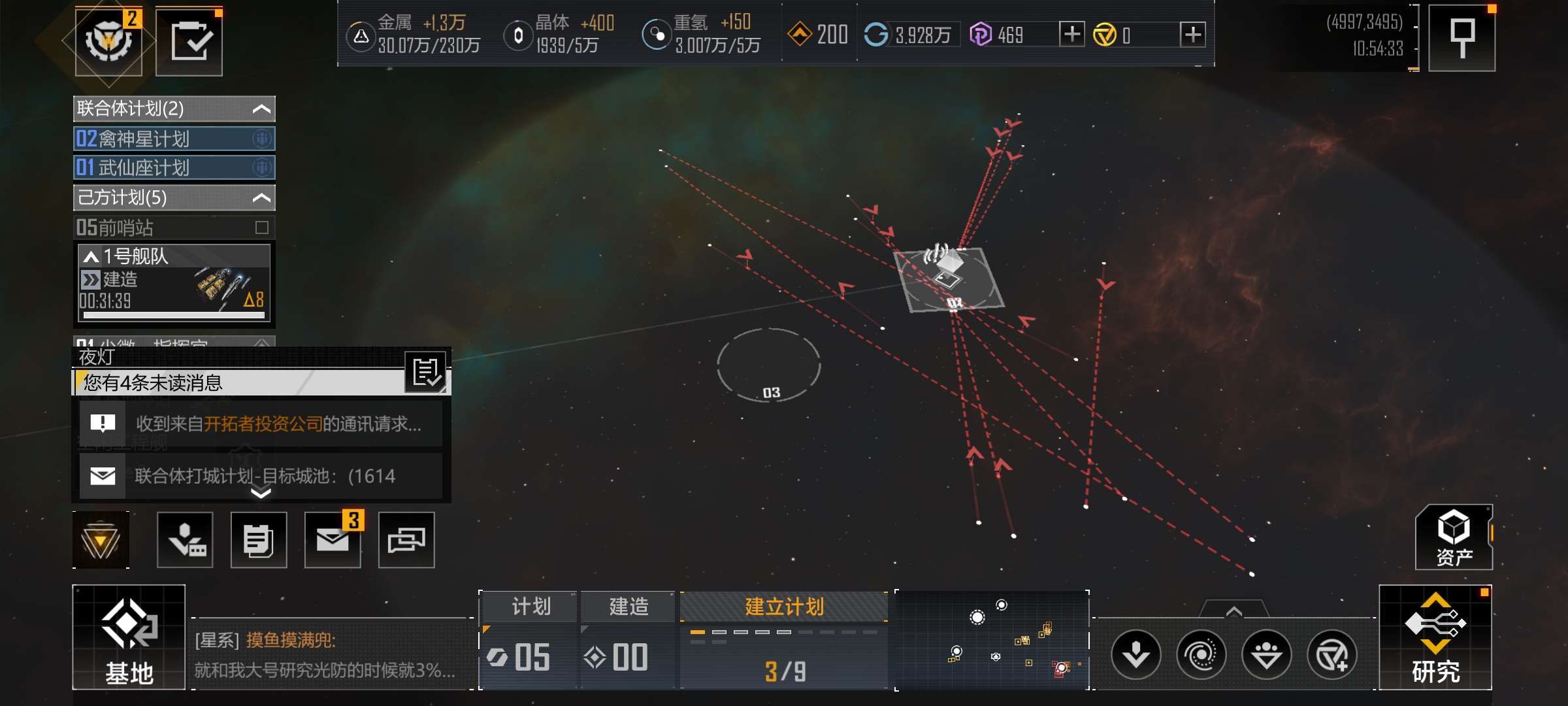
Task: Open the mail envelope icon with badge 3
Action: tap(333, 540)
